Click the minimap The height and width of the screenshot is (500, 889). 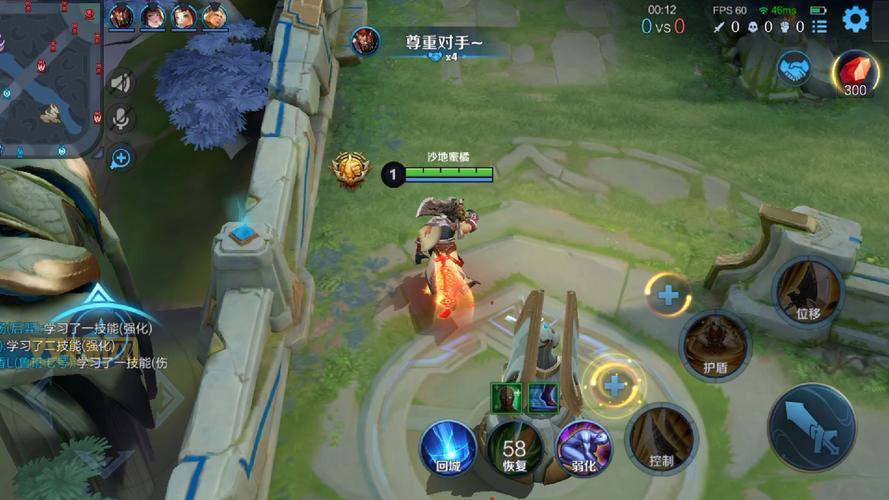pyautogui.click(x=50, y=78)
